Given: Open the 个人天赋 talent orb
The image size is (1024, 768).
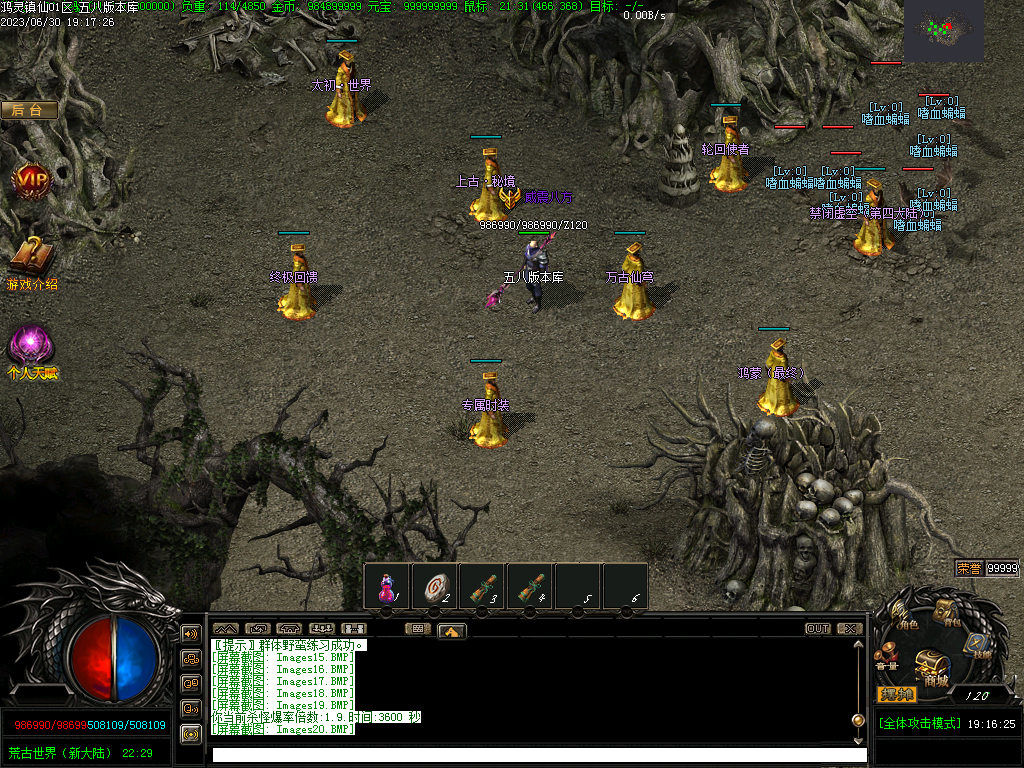Looking at the screenshot, I should pyautogui.click(x=31, y=346).
